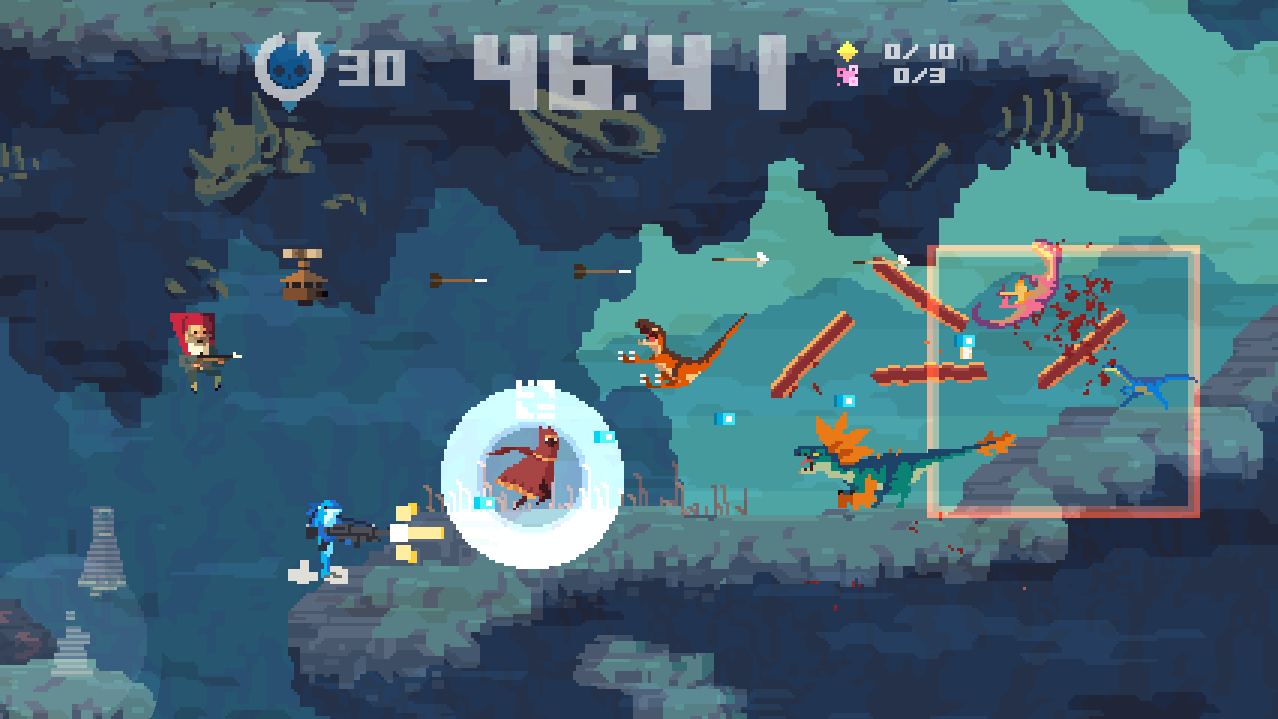Select the pink glorb collectible icon
This screenshot has width=1278, height=719.
[x=847, y=75]
